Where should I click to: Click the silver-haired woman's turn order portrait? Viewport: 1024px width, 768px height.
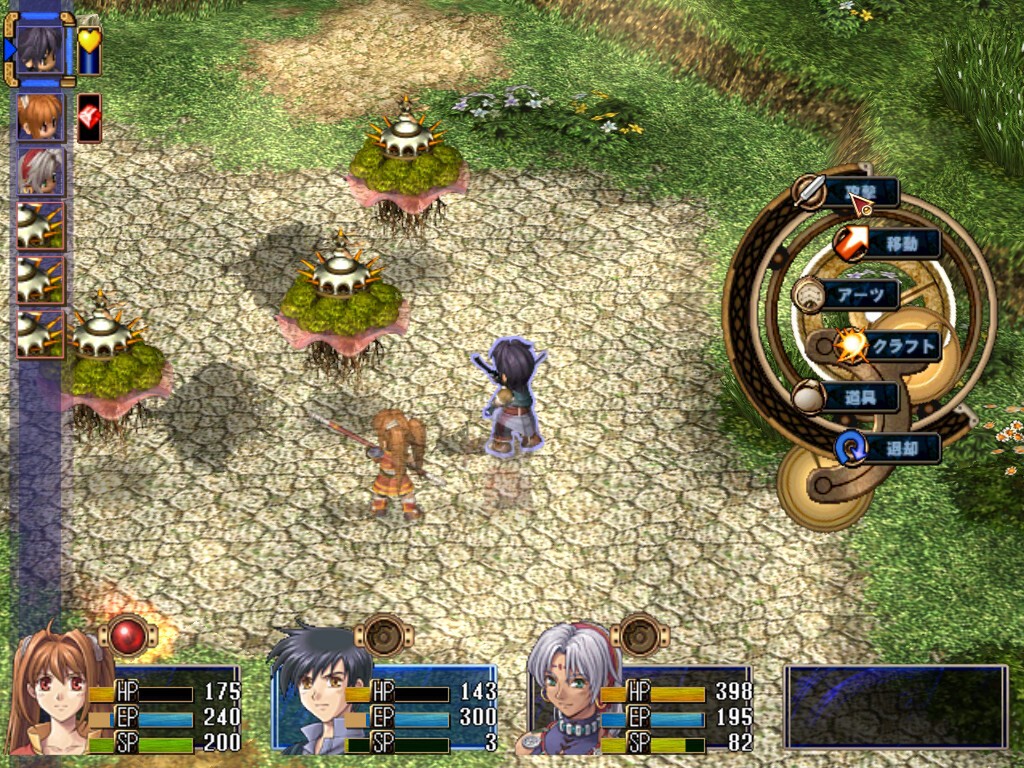click(x=41, y=171)
